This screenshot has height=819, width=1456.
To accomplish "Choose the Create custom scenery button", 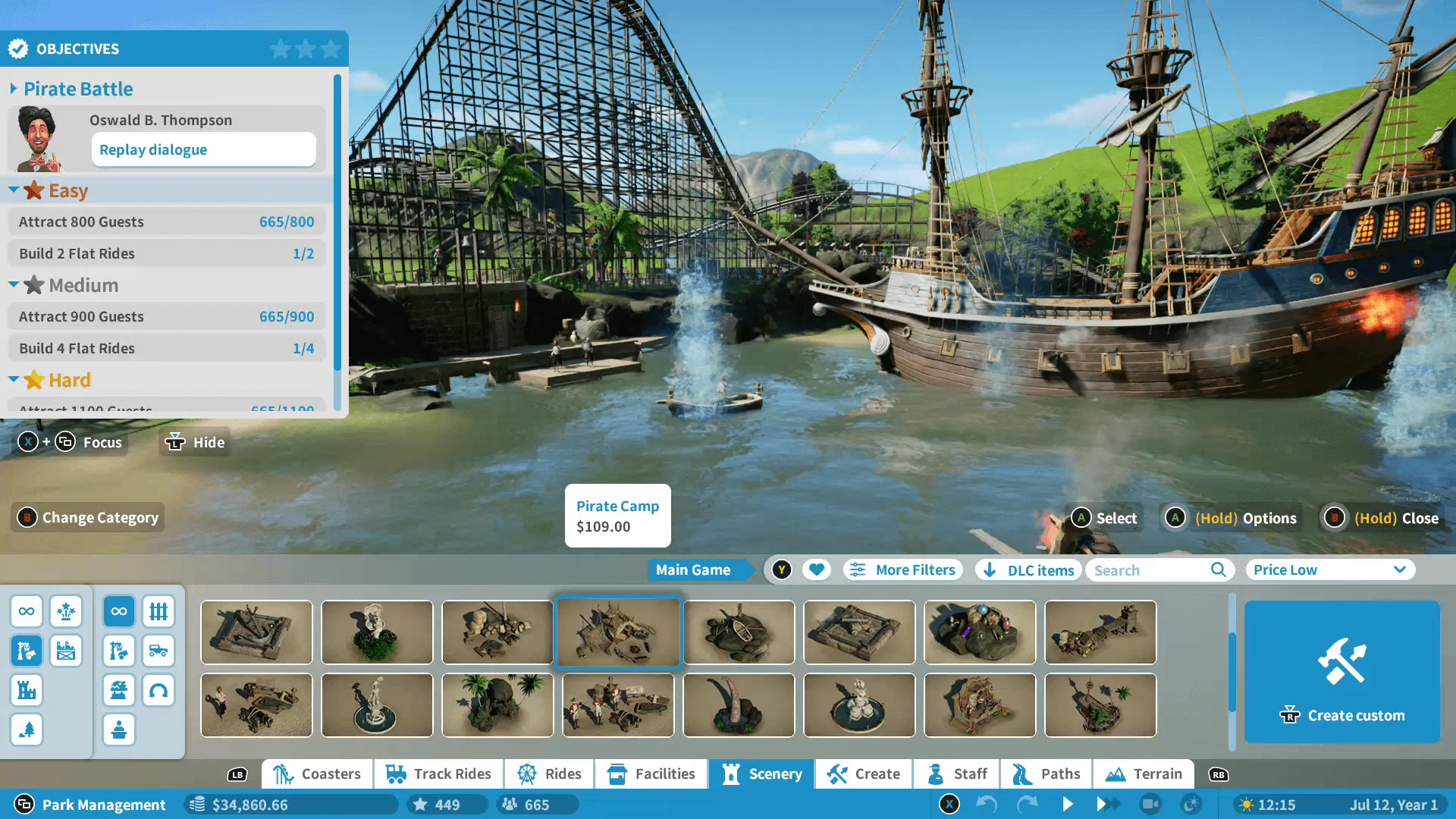I will point(1341,671).
